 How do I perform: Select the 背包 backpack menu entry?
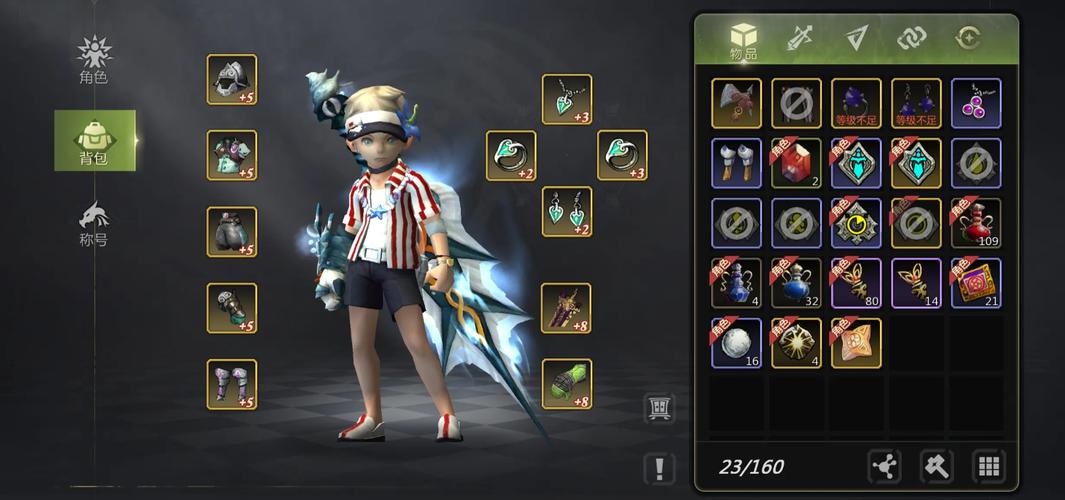[x=94, y=141]
